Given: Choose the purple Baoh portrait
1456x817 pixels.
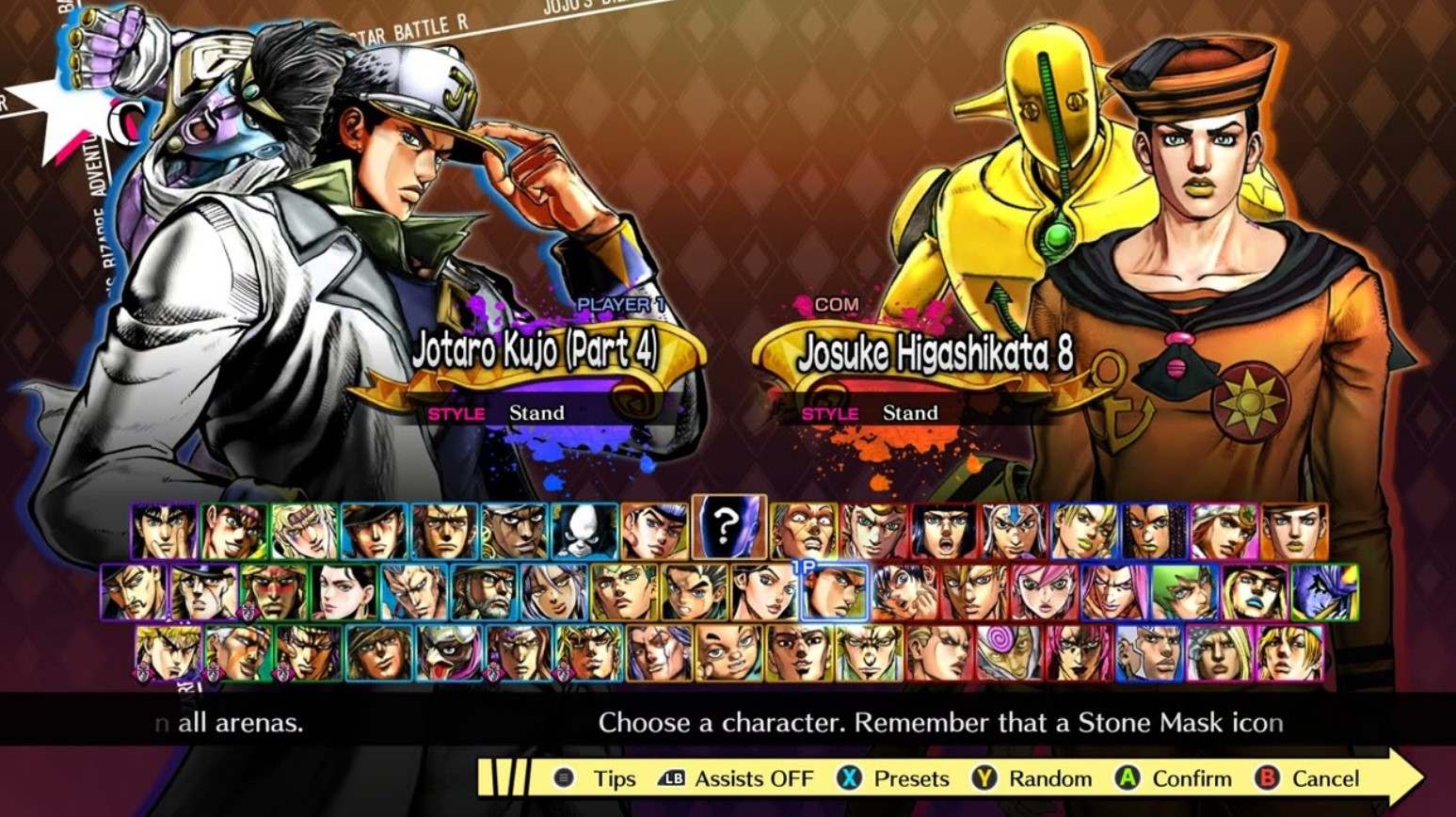Looking at the screenshot, I should coord(1324,592).
